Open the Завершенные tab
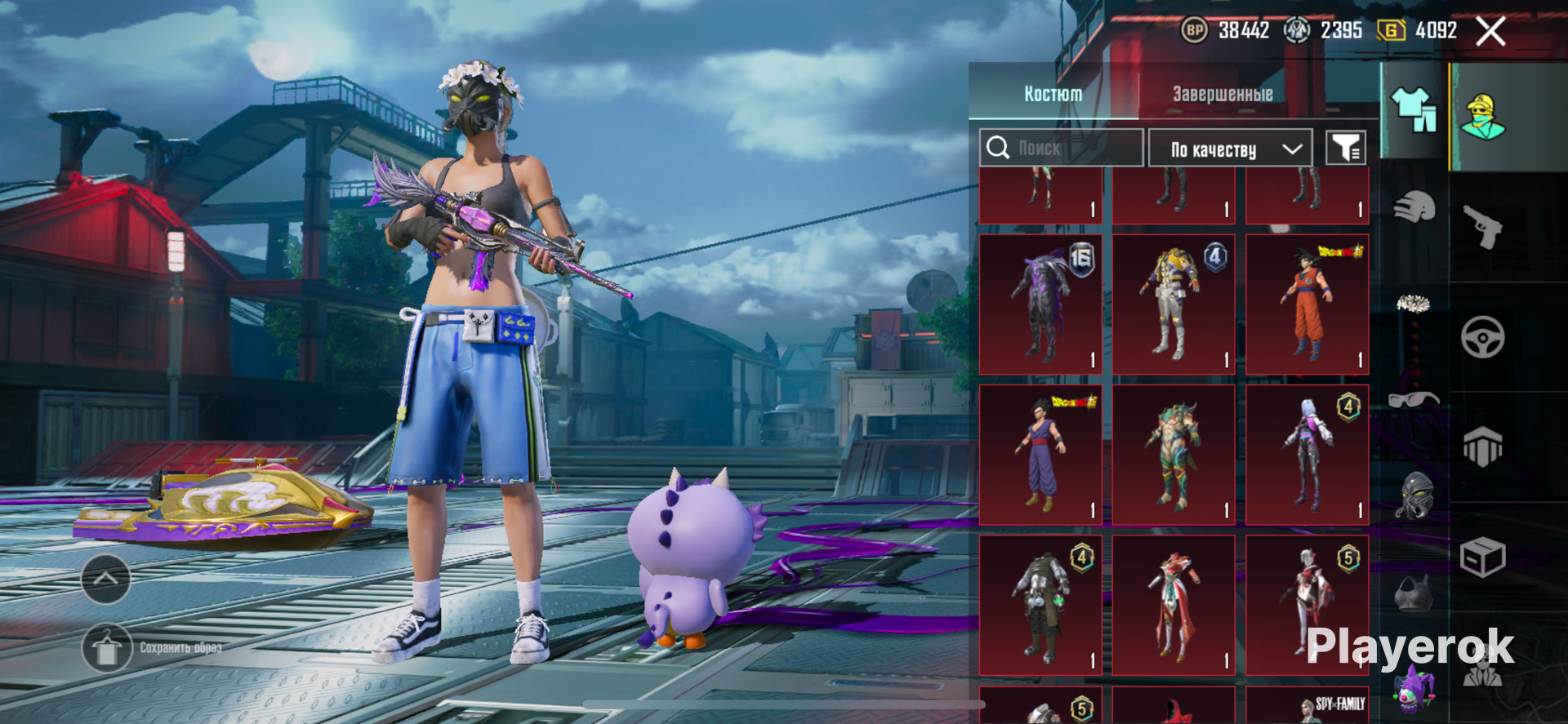 pyautogui.click(x=1223, y=94)
